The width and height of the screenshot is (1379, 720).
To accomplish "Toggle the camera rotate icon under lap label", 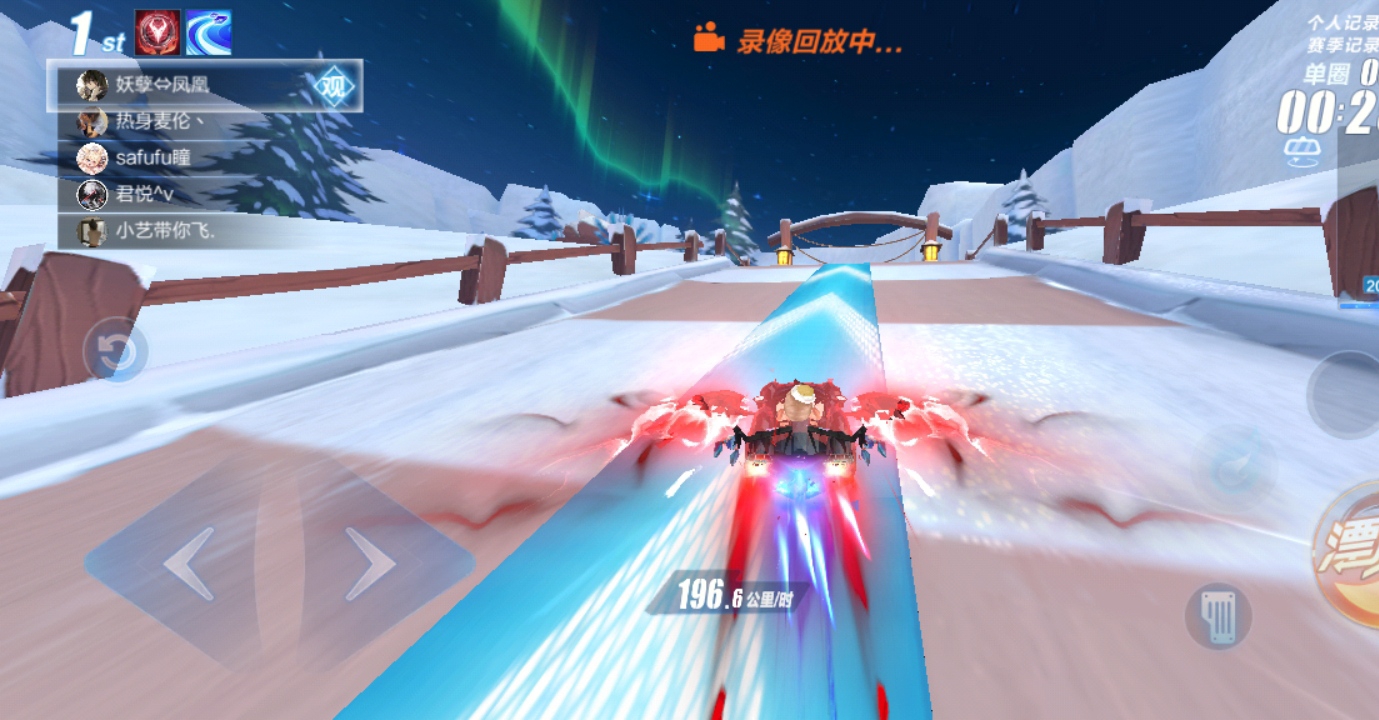I will coord(1300,151).
